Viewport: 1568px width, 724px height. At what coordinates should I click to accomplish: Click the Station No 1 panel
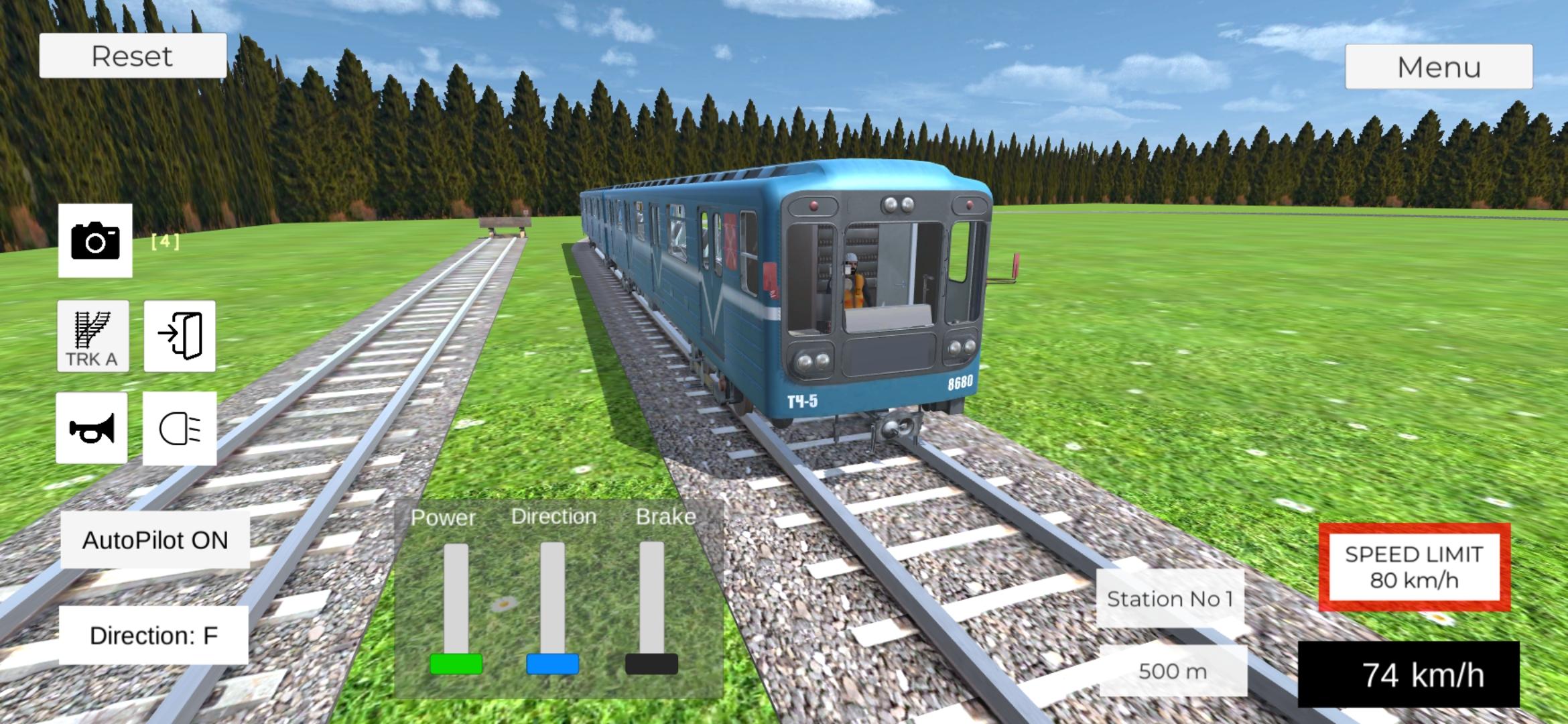tap(1169, 600)
